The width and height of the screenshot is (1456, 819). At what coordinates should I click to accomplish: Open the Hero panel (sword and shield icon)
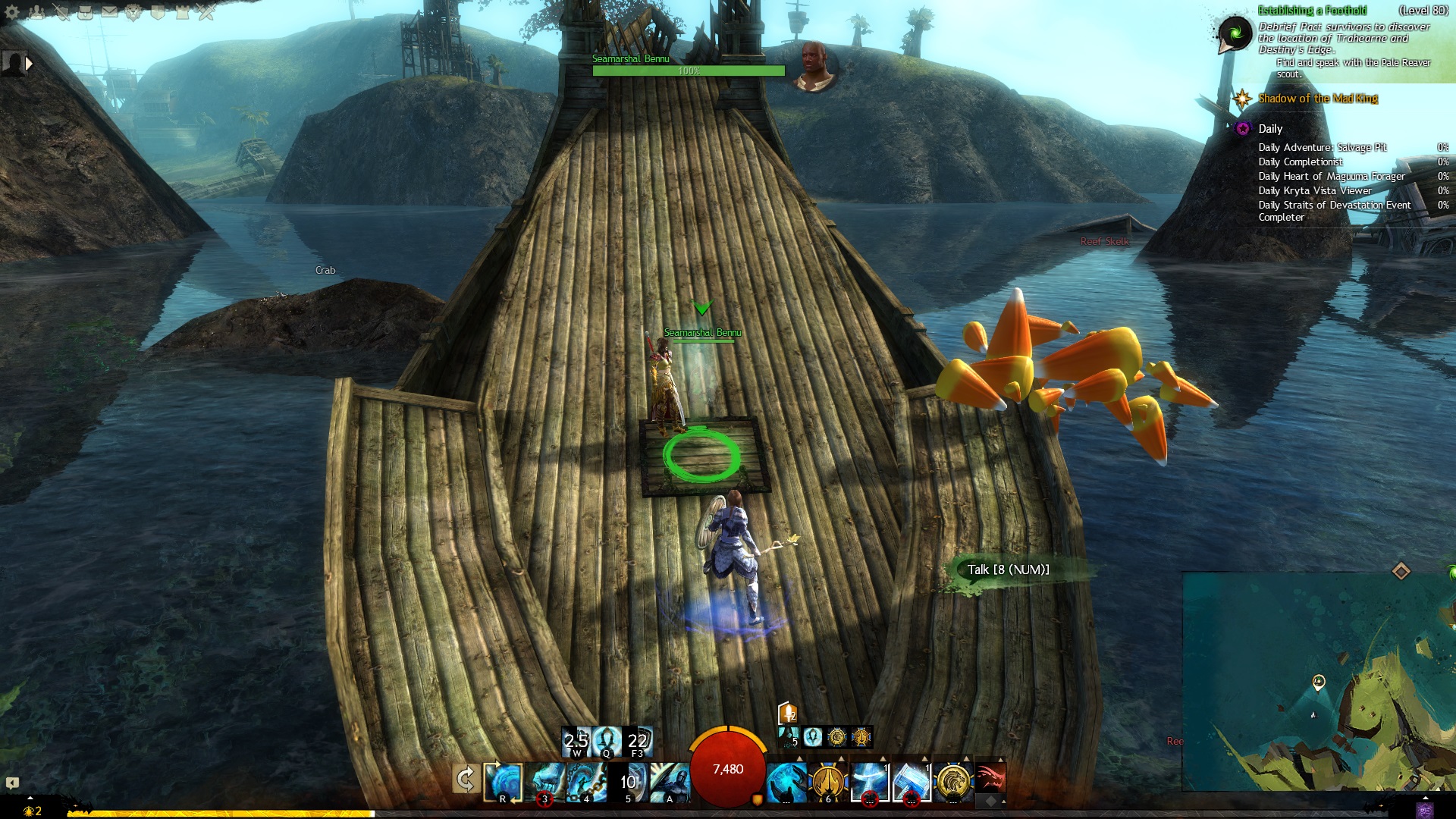[x=61, y=12]
